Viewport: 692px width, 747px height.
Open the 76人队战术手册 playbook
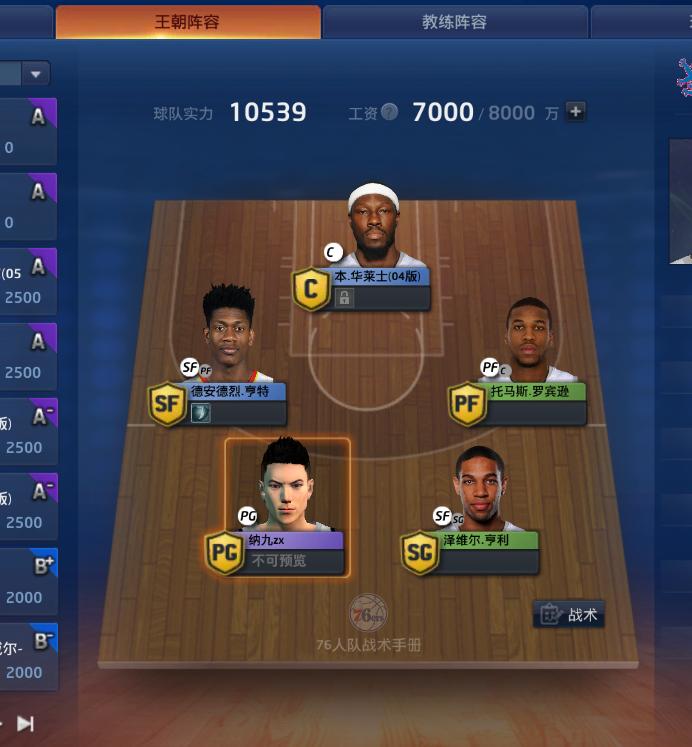coord(368,623)
